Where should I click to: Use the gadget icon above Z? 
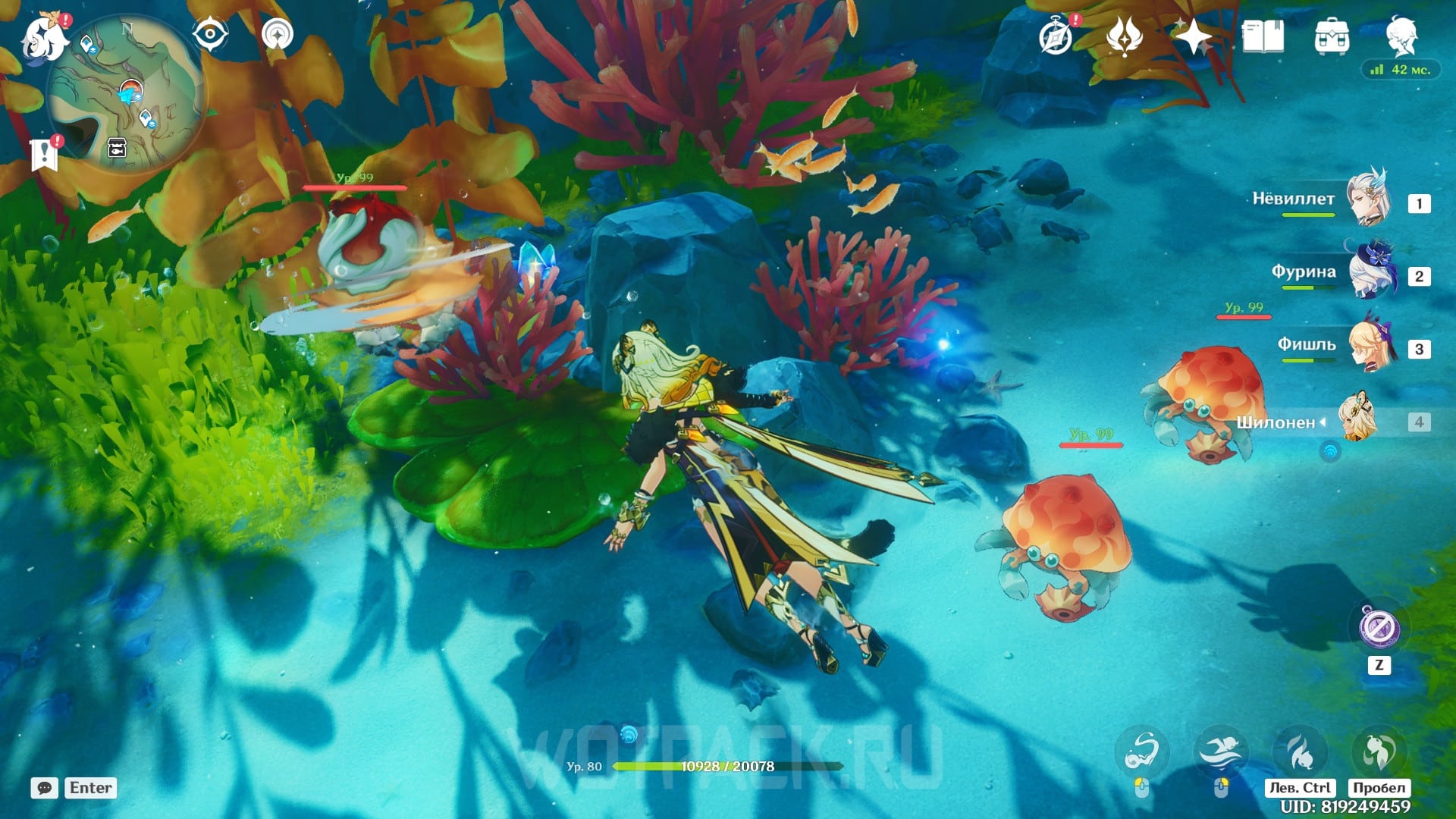point(1379,627)
